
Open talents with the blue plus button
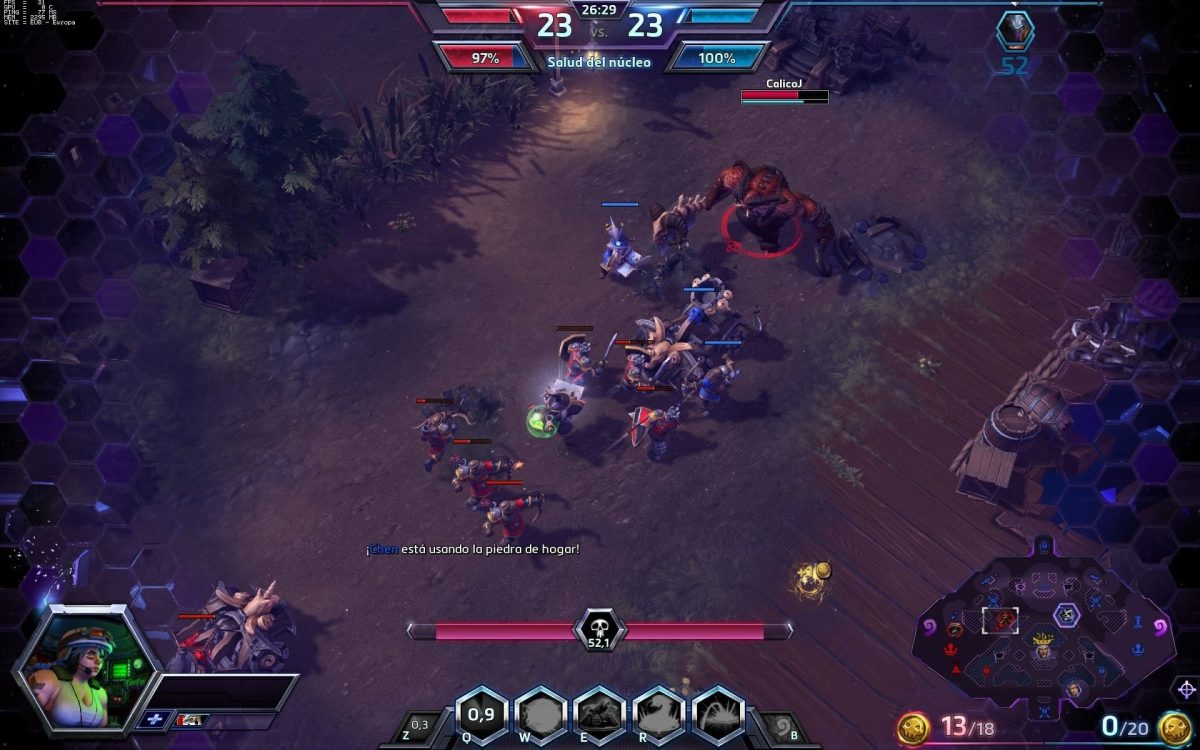tap(155, 719)
